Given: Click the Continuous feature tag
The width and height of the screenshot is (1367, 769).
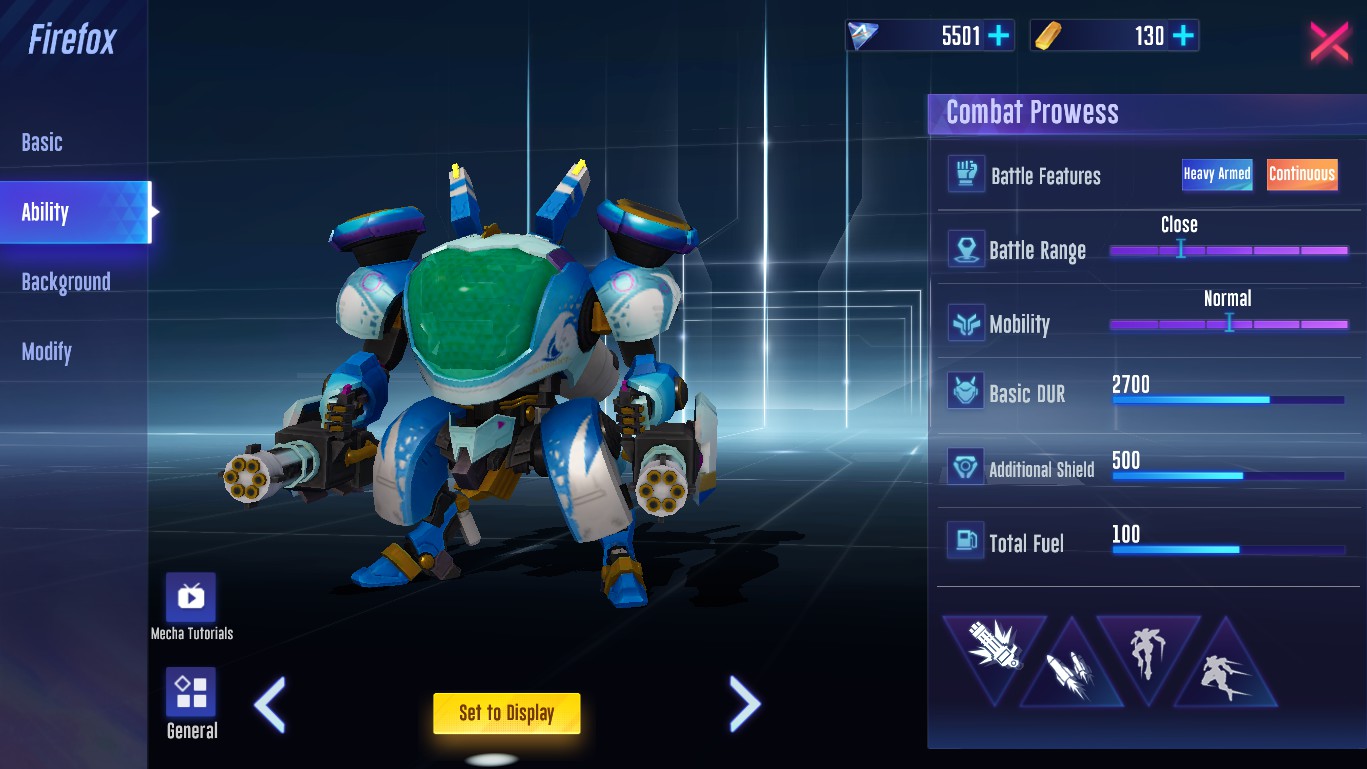Looking at the screenshot, I should [x=1302, y=174].
